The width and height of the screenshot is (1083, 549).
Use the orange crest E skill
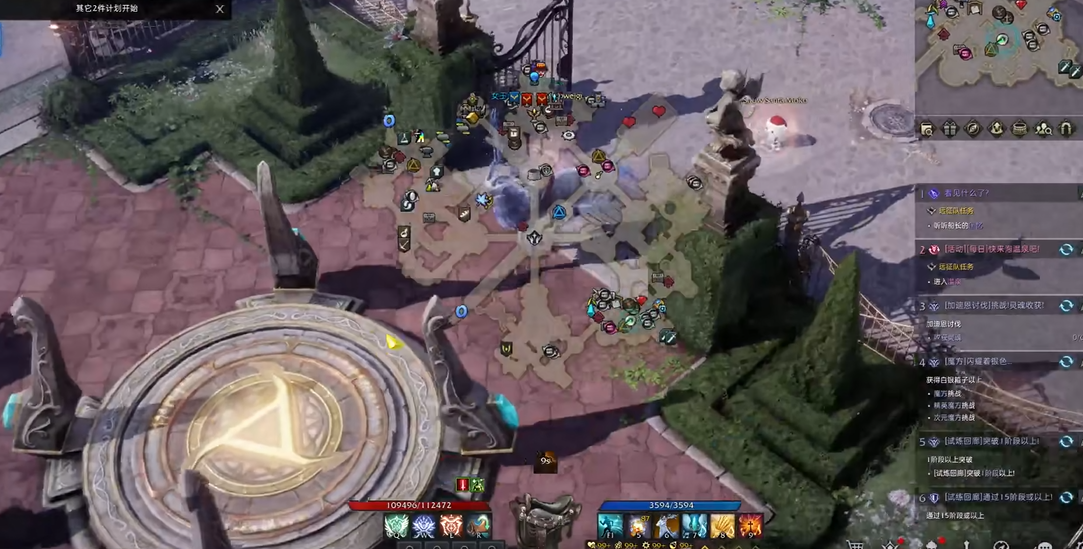pyautogui.click(x=451, y=527)
